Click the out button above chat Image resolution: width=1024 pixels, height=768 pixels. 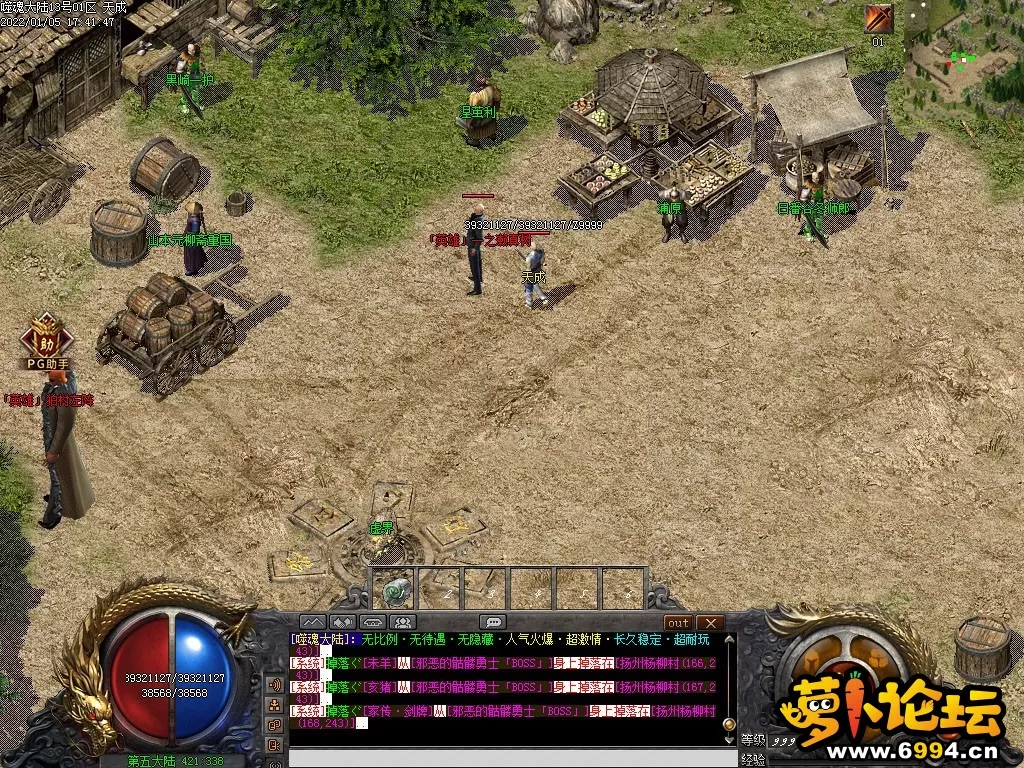coord(679,622)
